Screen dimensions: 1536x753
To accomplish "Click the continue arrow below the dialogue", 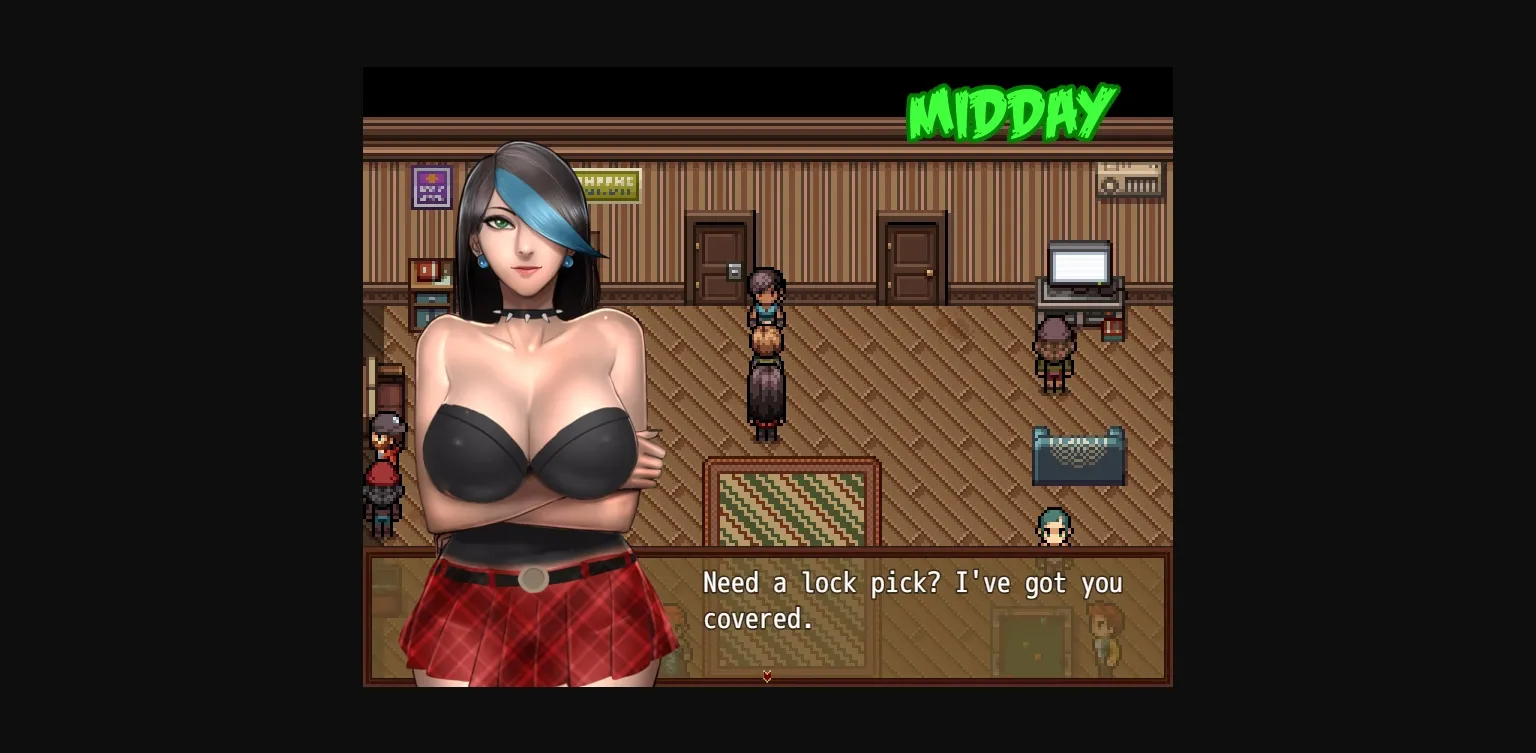I will pyautogui.click(x=767, y=676).
